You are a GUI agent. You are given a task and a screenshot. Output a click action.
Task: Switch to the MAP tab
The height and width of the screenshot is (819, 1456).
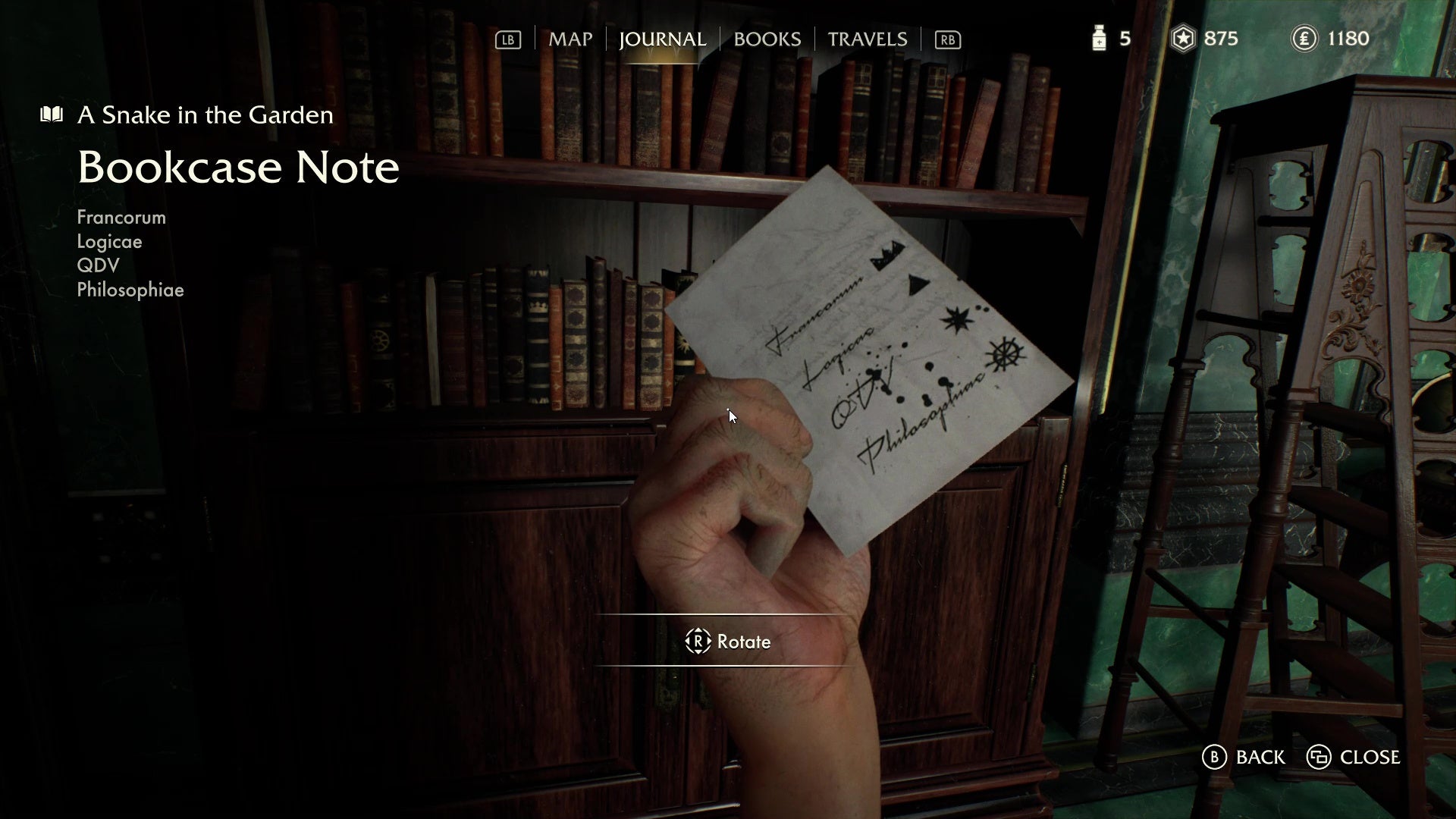570,39
